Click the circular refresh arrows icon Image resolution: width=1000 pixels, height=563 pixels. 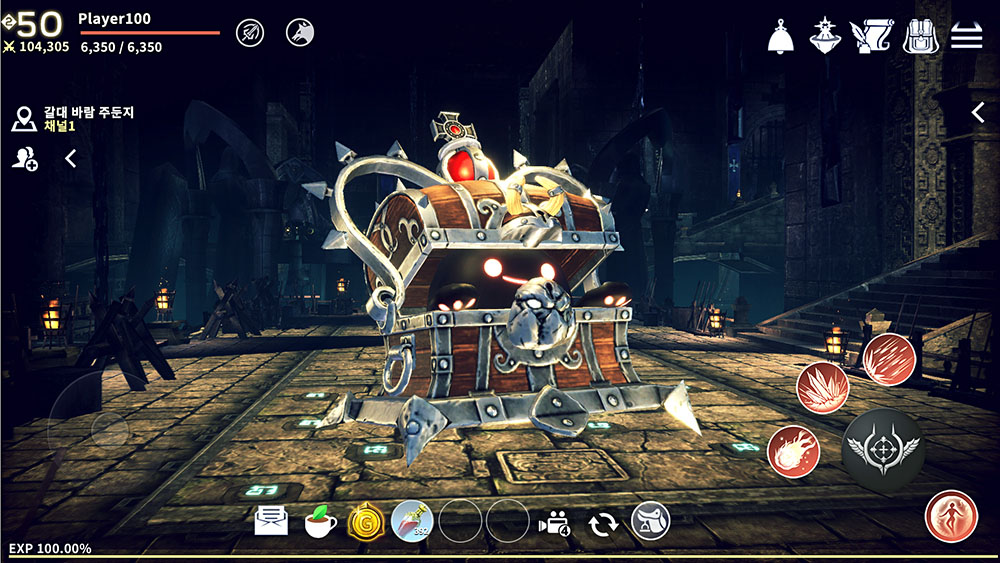point(602,522)
